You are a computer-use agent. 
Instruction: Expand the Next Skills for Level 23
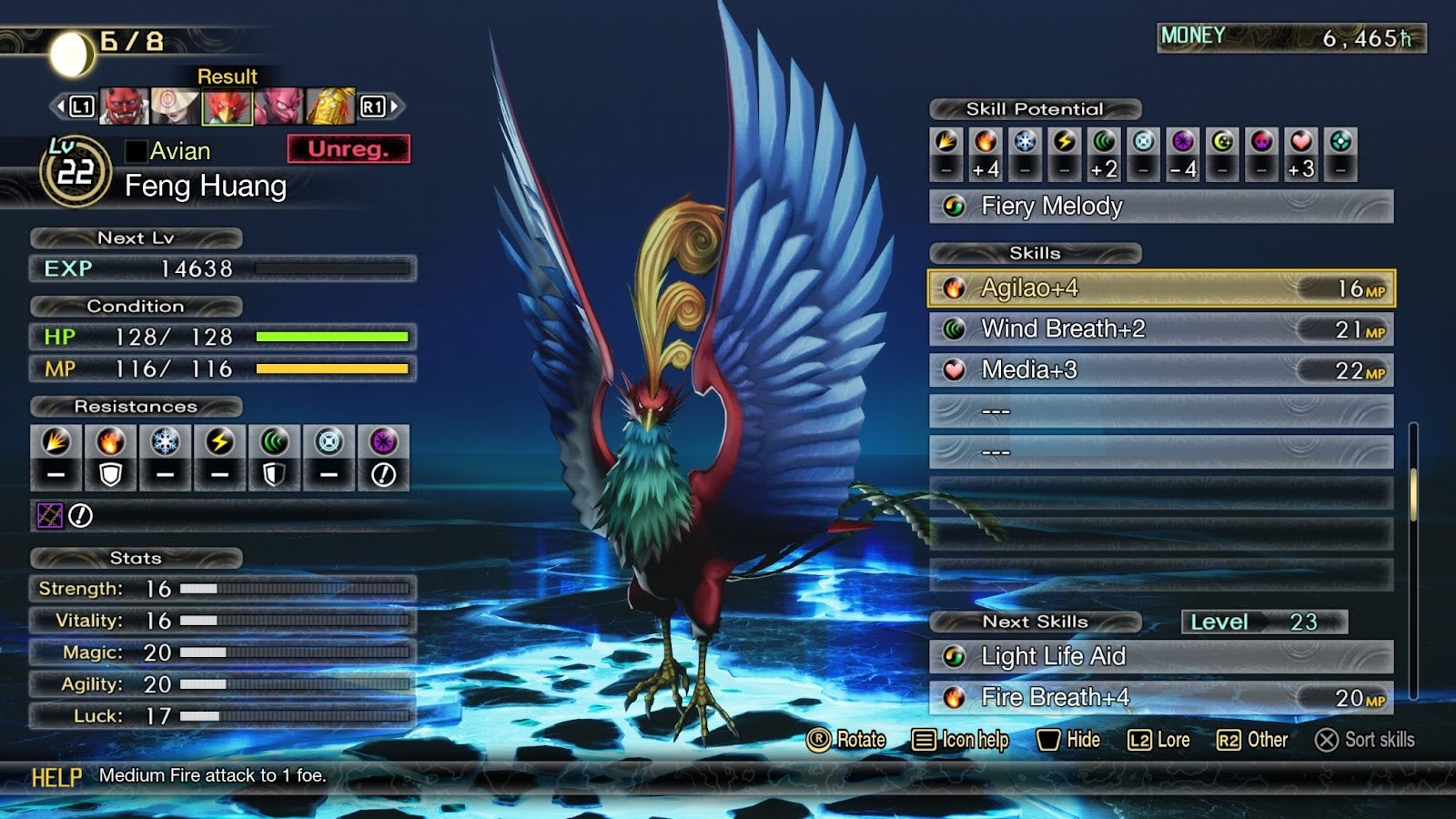(x=1036, y=622)
